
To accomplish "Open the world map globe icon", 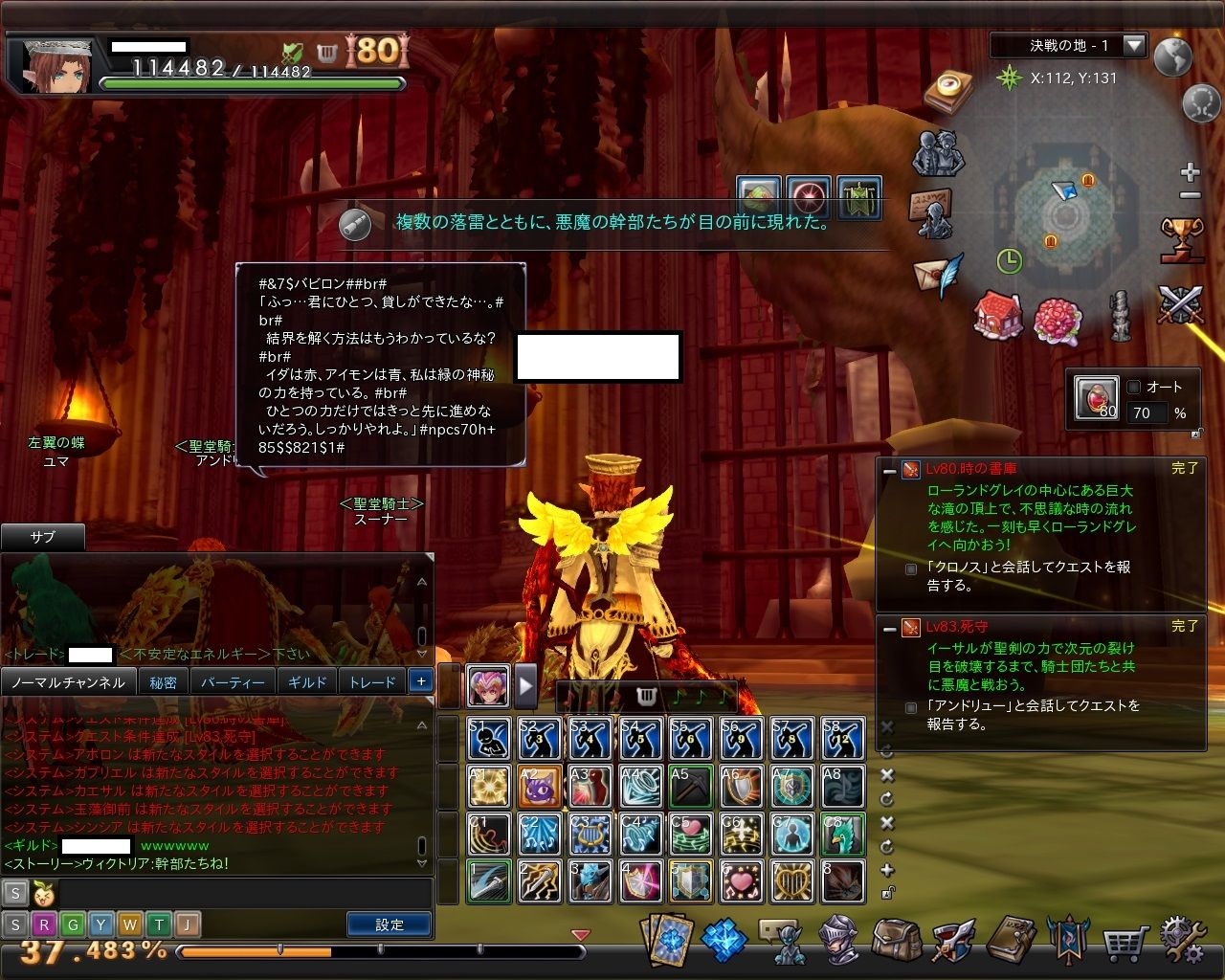I will 1172,57.
